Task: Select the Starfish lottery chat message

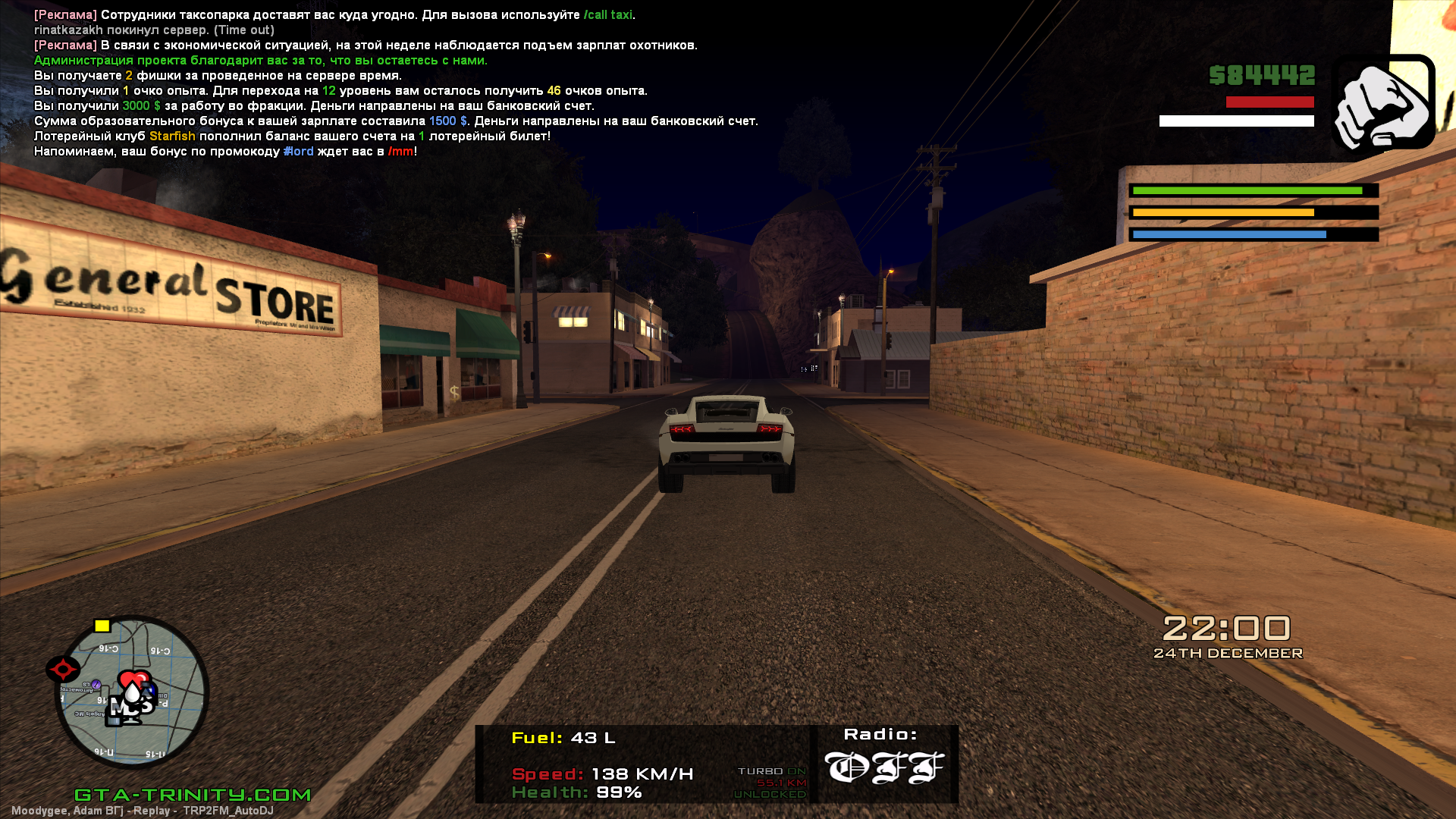Action: (x=292, y=136)
